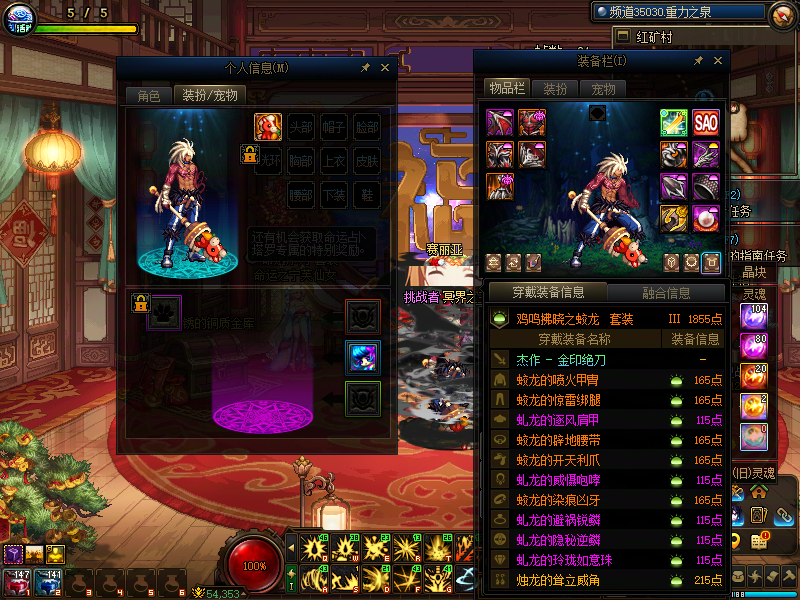Open the 物品栏 tab in equipment window
800x600 pixels.
click(506, 89)
